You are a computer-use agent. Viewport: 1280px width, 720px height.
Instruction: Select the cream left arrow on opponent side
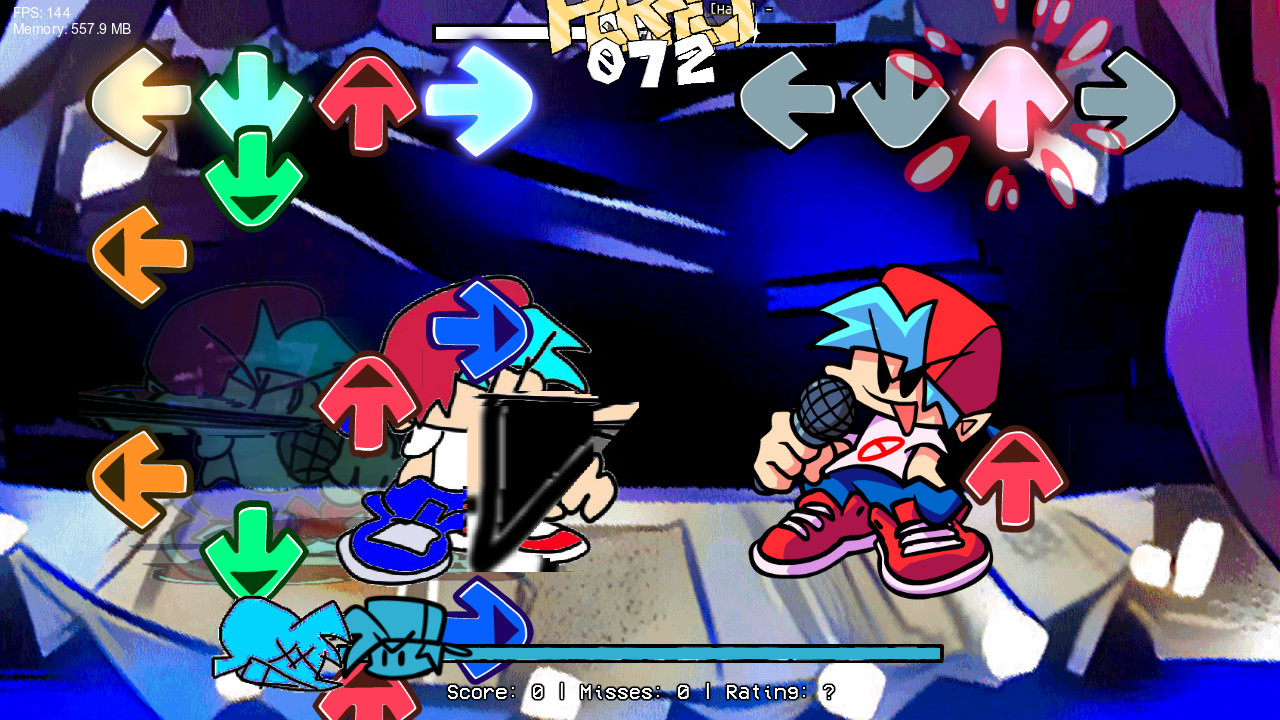140,100
